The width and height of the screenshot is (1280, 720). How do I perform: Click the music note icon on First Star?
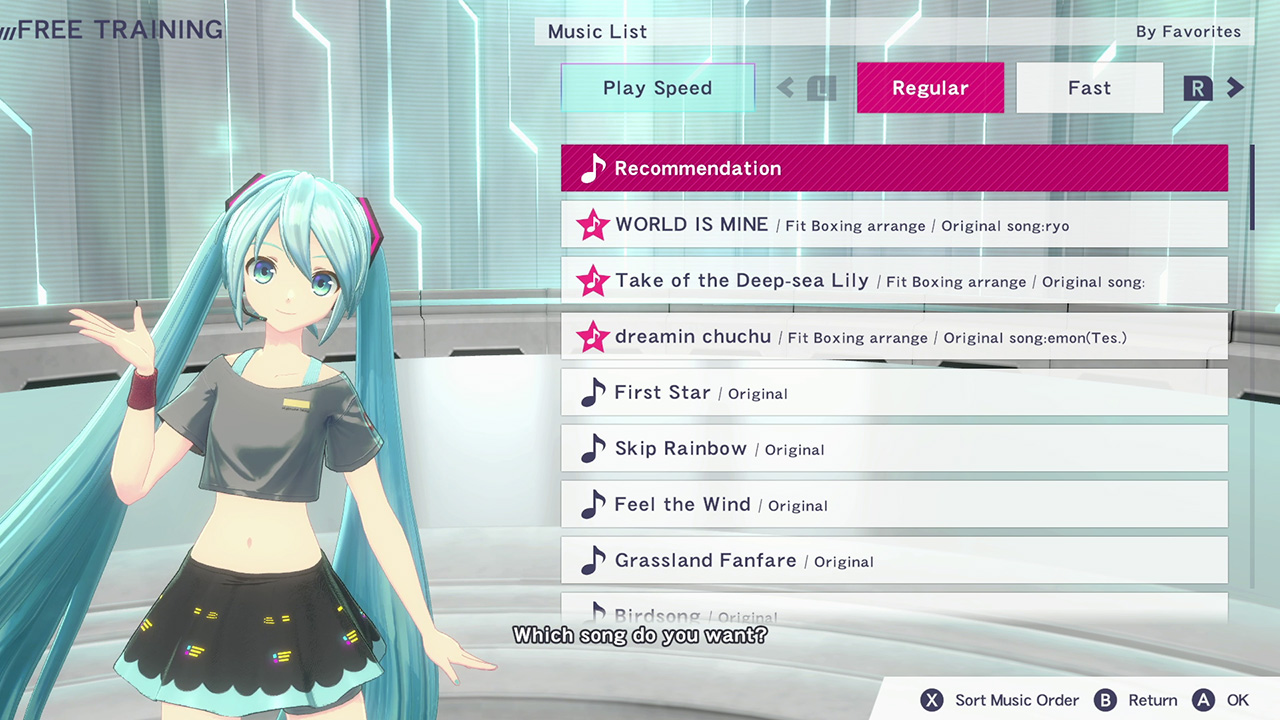[x=592, y=393]
